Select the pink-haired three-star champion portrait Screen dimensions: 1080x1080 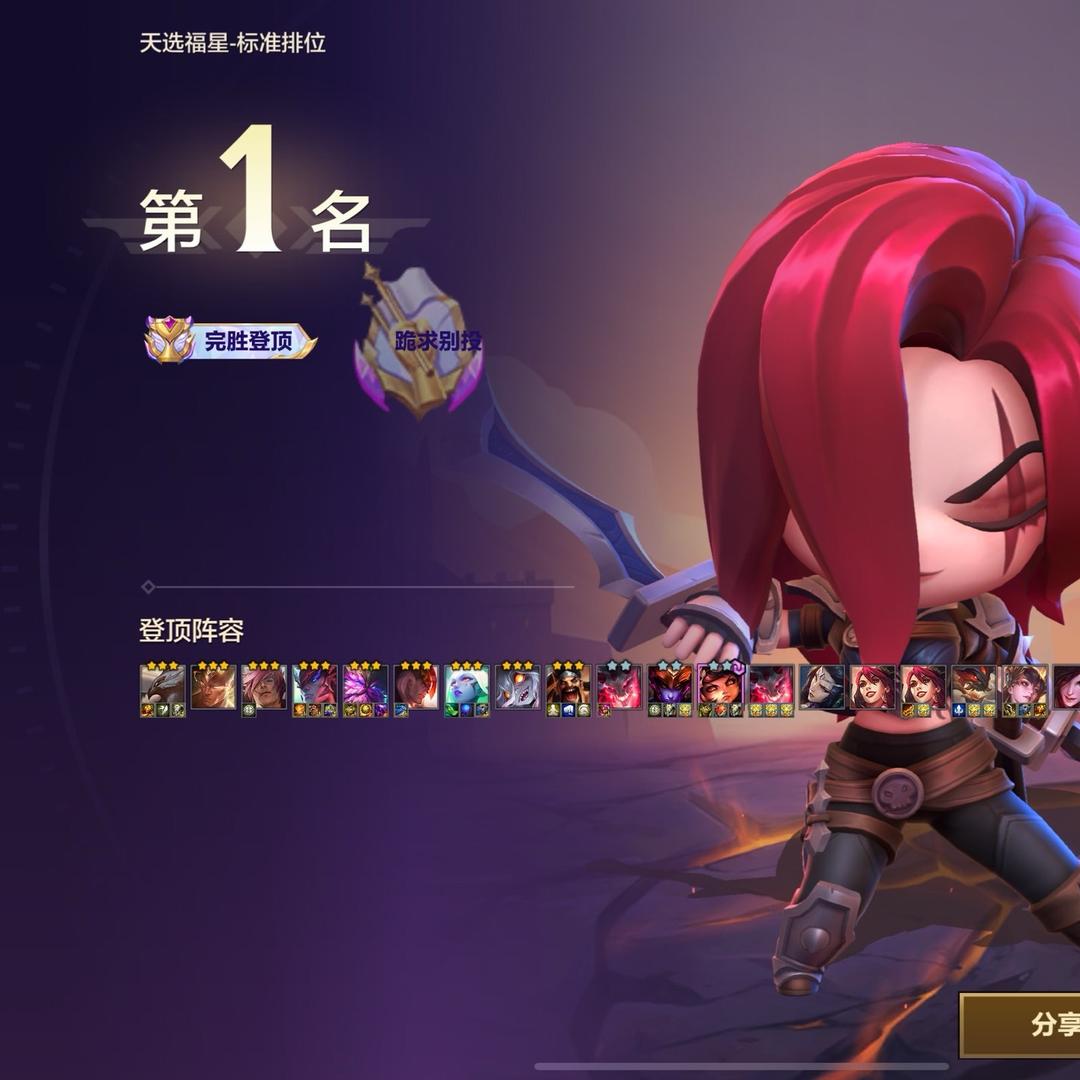(x=264, y=686)
